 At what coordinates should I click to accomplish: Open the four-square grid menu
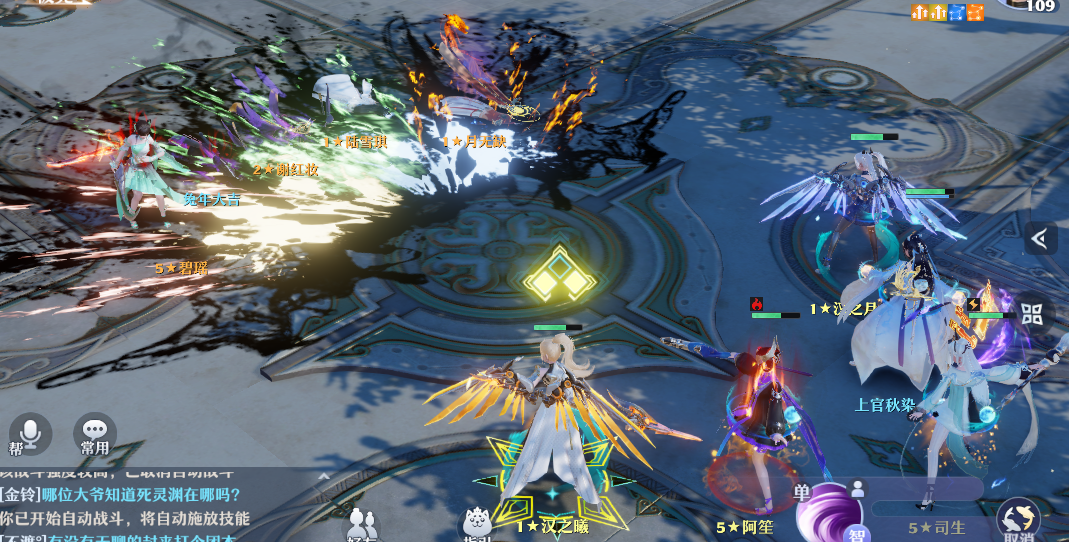pyautogui.click(x=1032, y=313)
